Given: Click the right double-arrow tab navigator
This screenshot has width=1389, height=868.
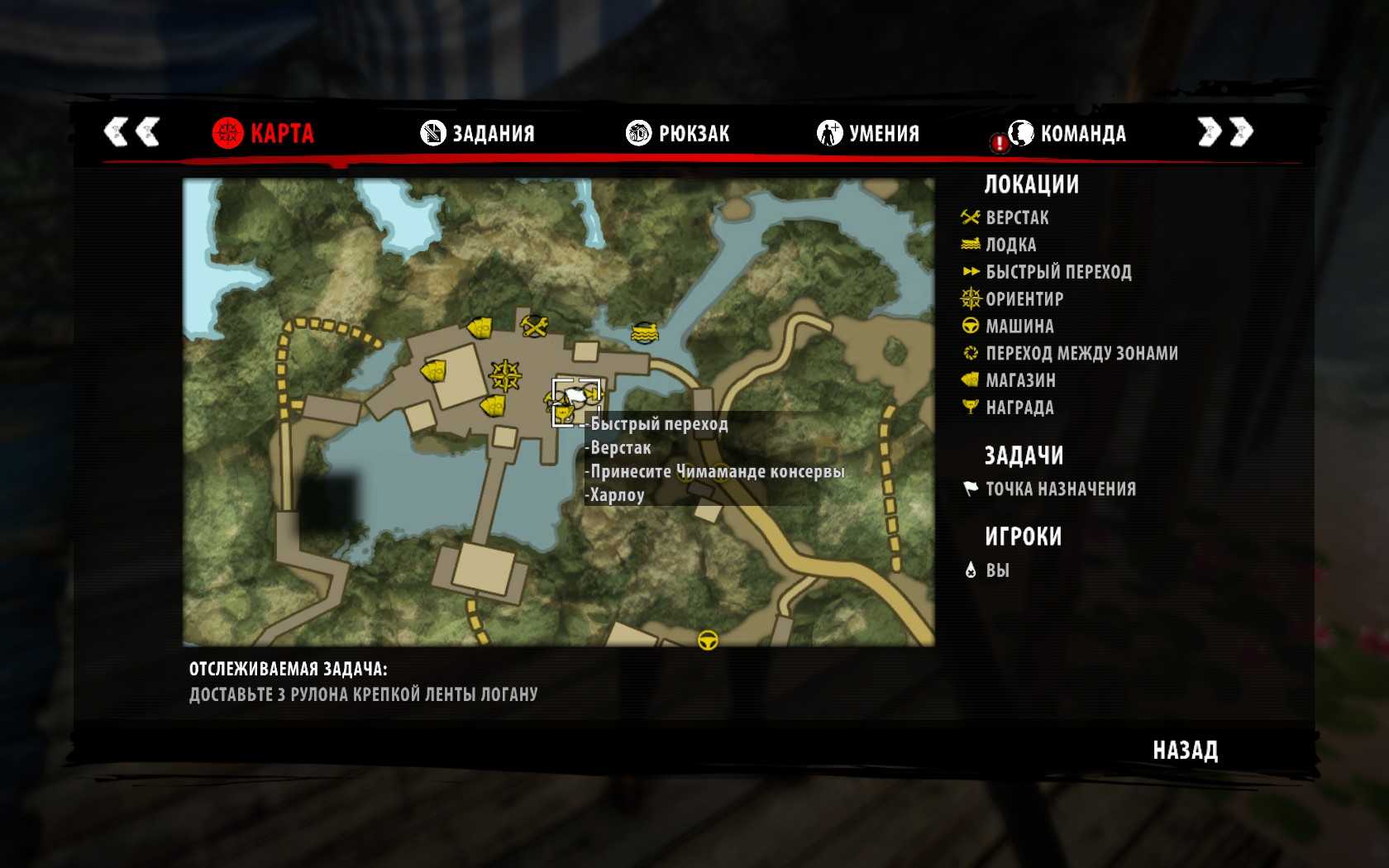Looking at the screenshot, I should [1225, 131].
